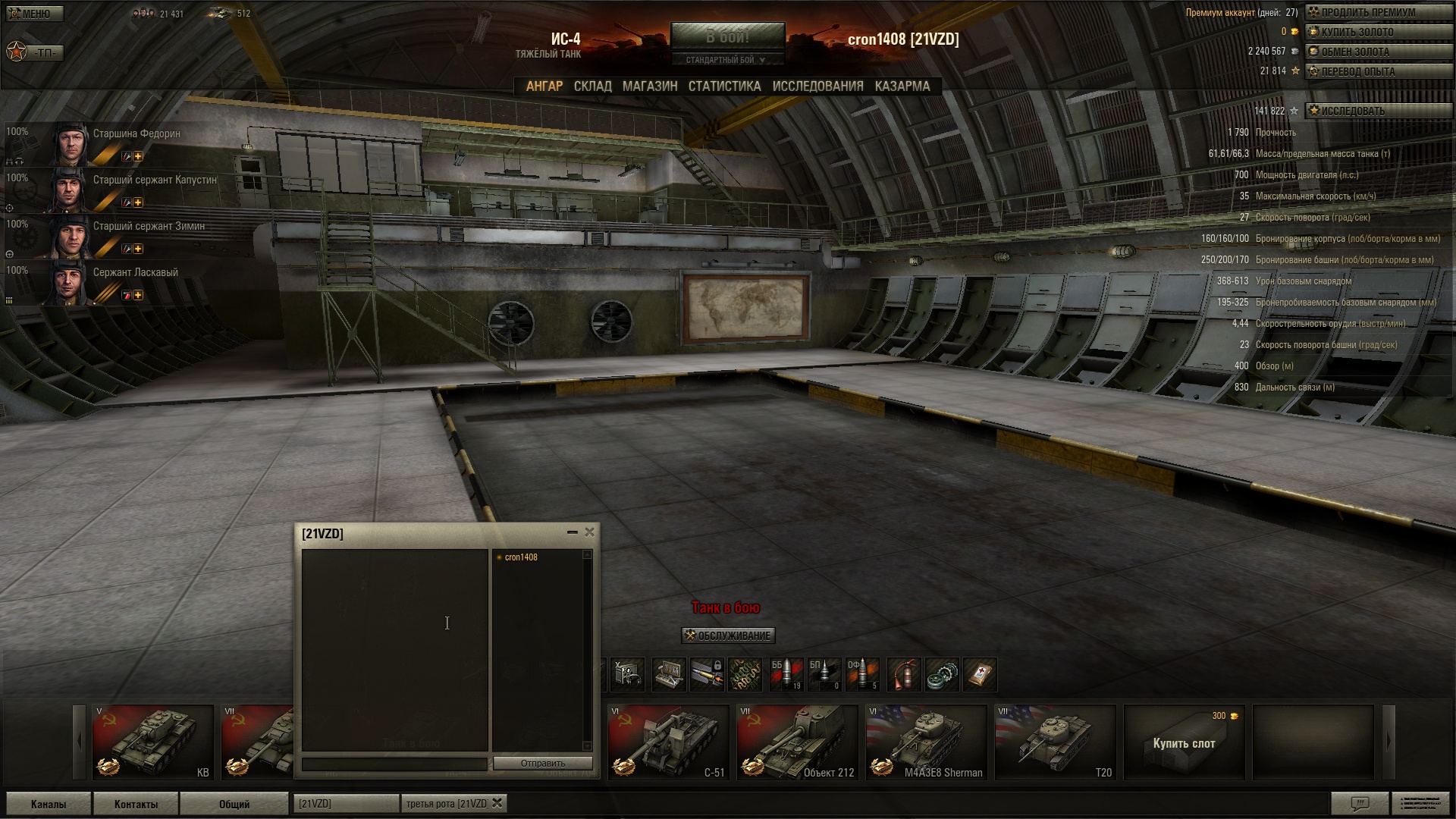Select the КВ tank in the carousel
Screen dimensions: 1456x819
(x=152, y=742)
